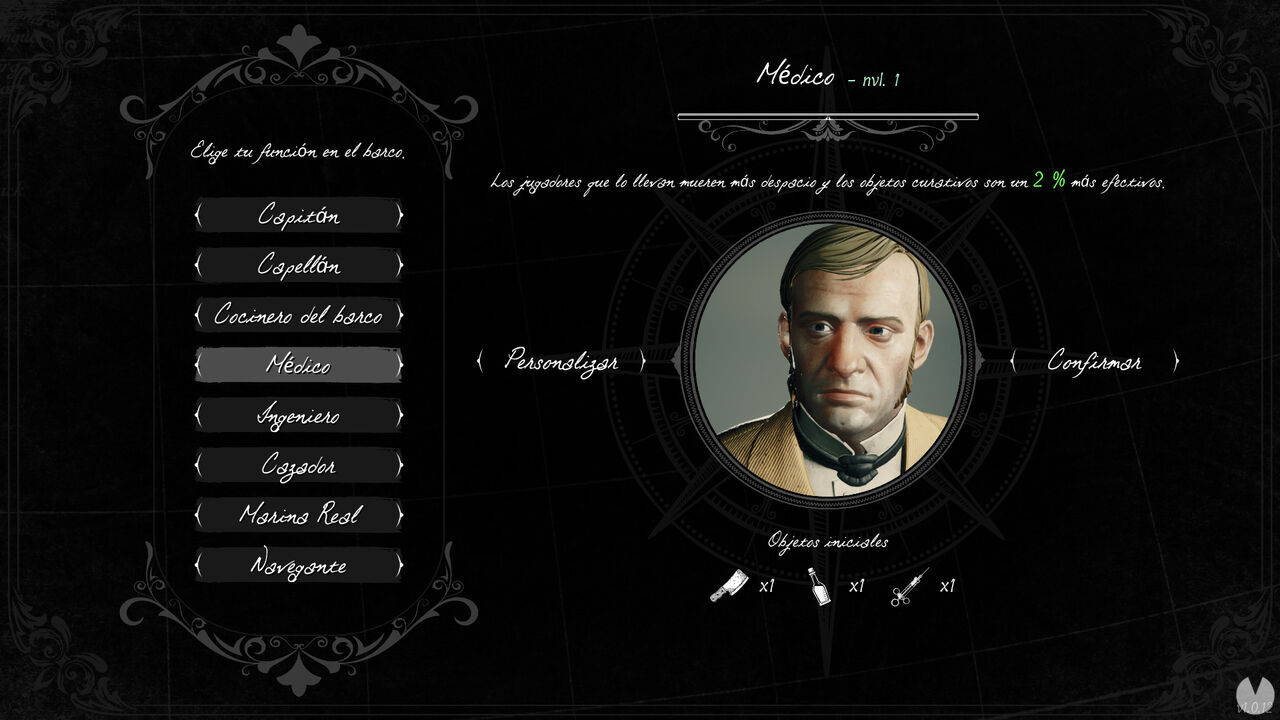Select the Cocinero del barco role
Viewport: 1280px width, 720px height.
(x=299, y=315)
